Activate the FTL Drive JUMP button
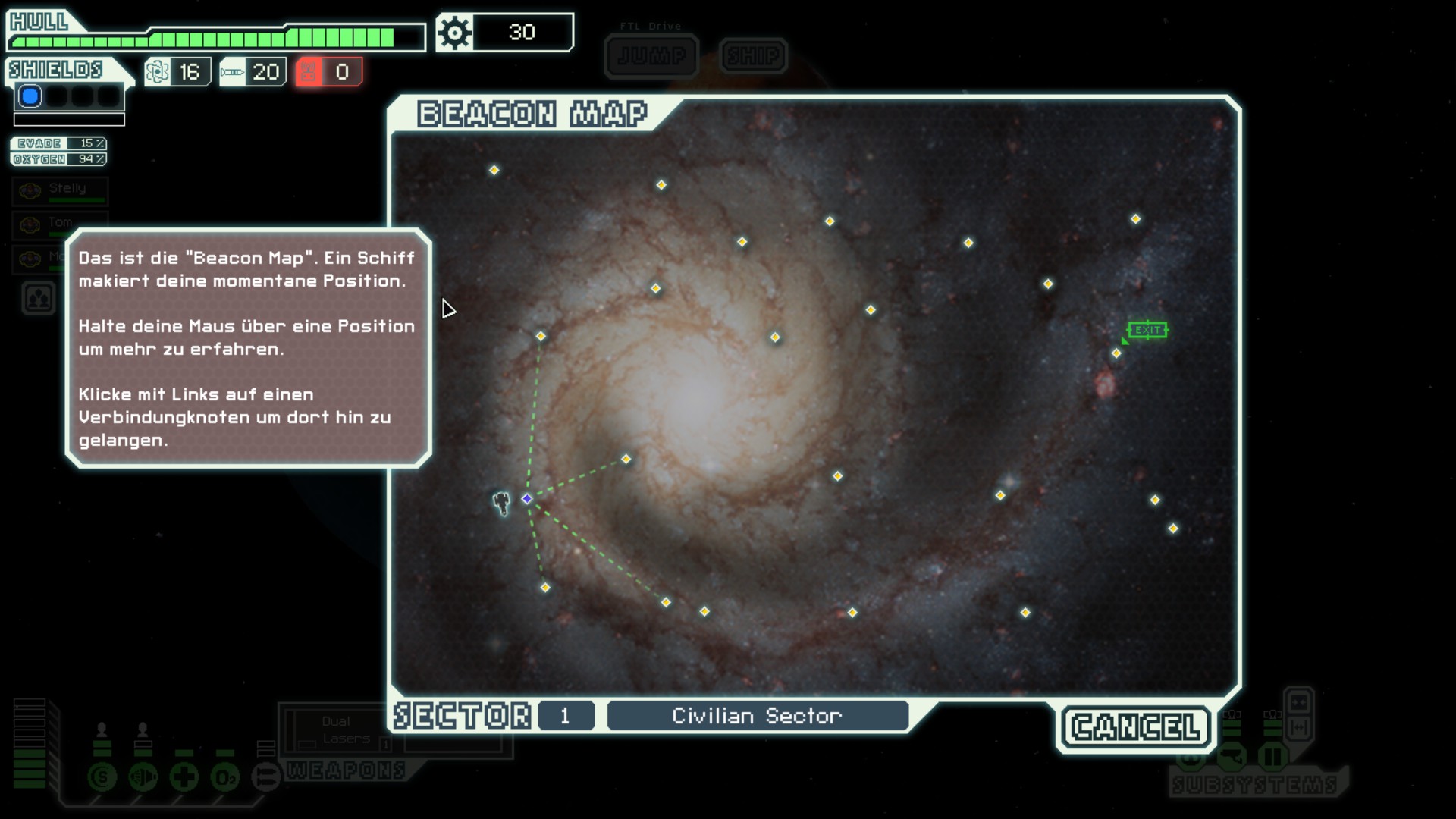 coord(651,56)
